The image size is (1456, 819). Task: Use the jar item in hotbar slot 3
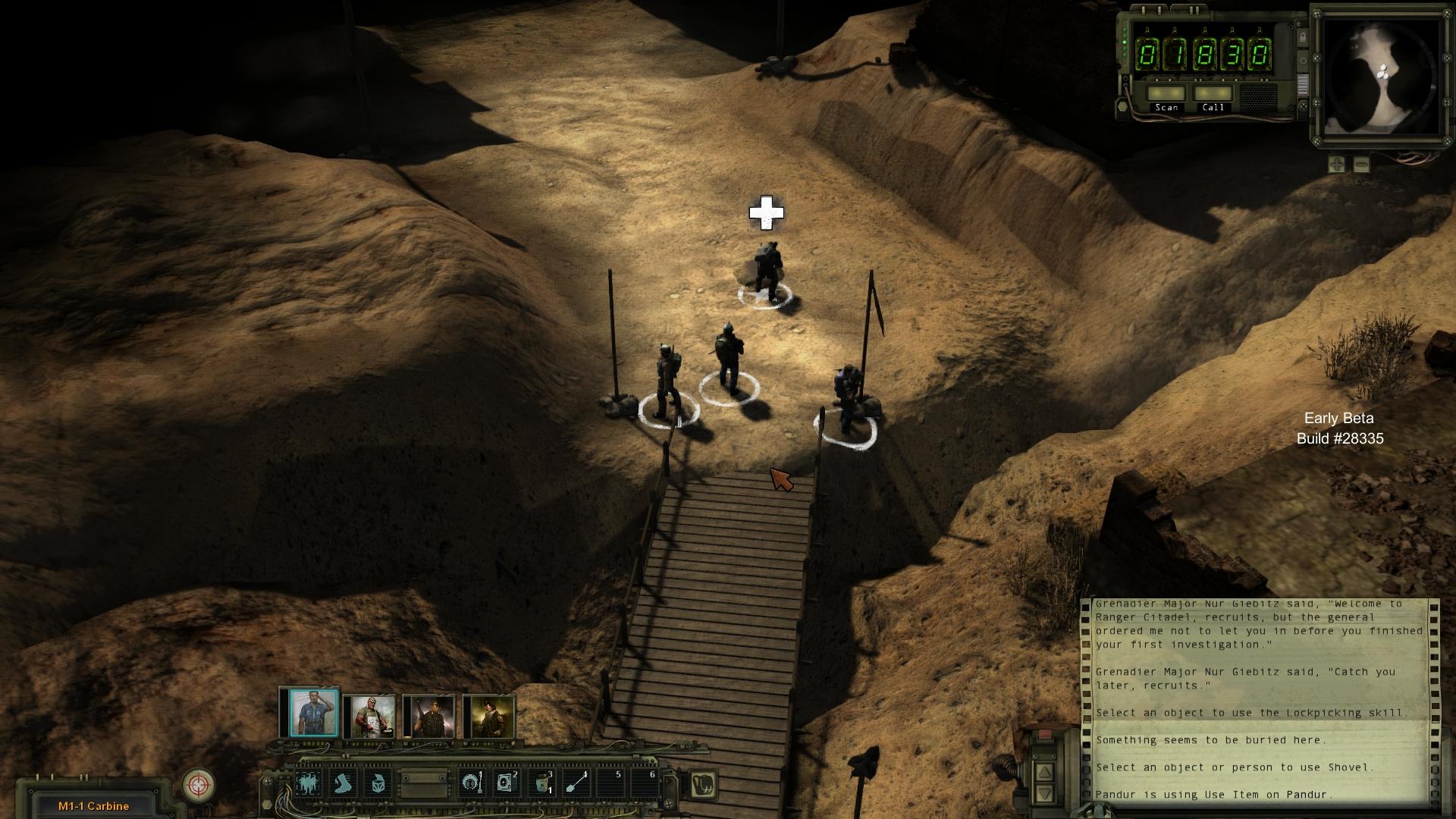click(x=541, y=783)
